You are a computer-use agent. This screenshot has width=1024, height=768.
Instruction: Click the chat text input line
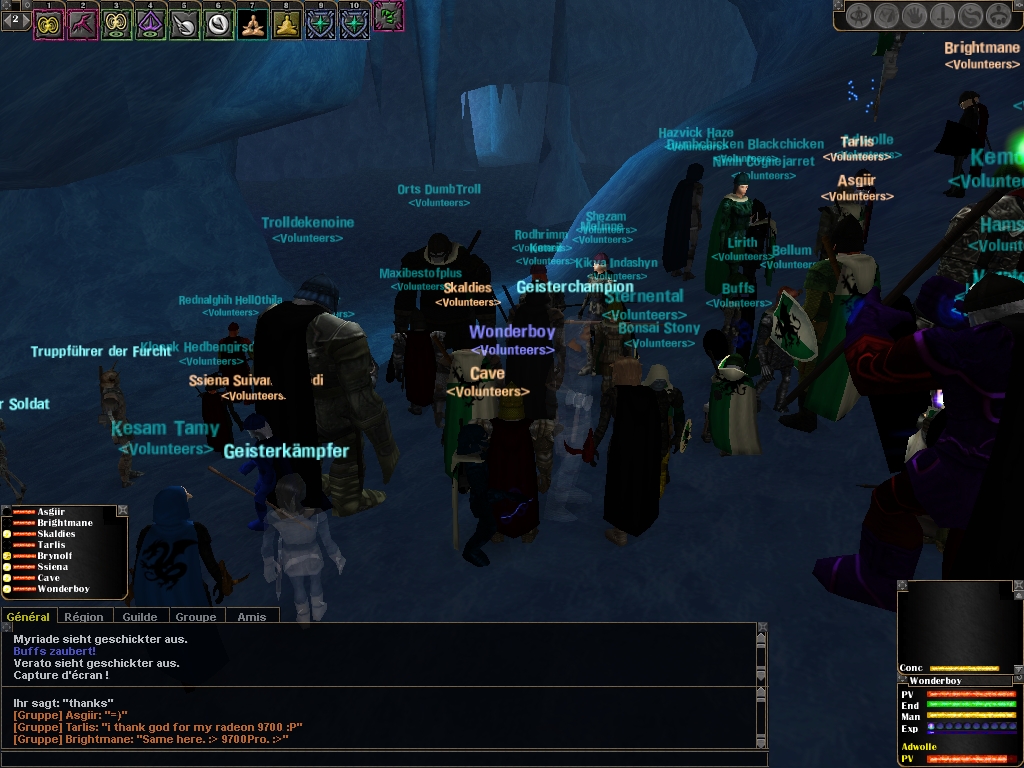(x=380, y=759)
